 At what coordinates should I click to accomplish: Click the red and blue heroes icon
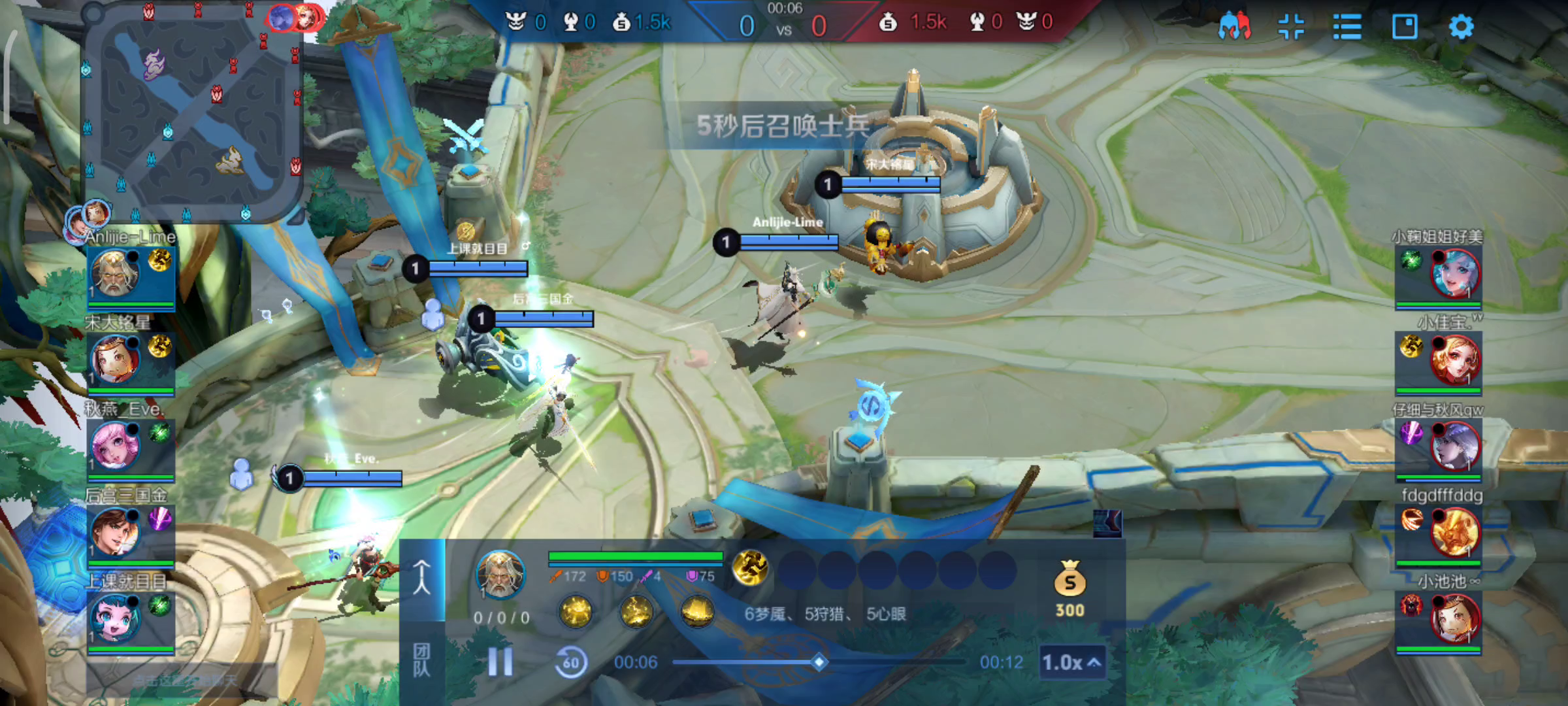[1234, 27]
